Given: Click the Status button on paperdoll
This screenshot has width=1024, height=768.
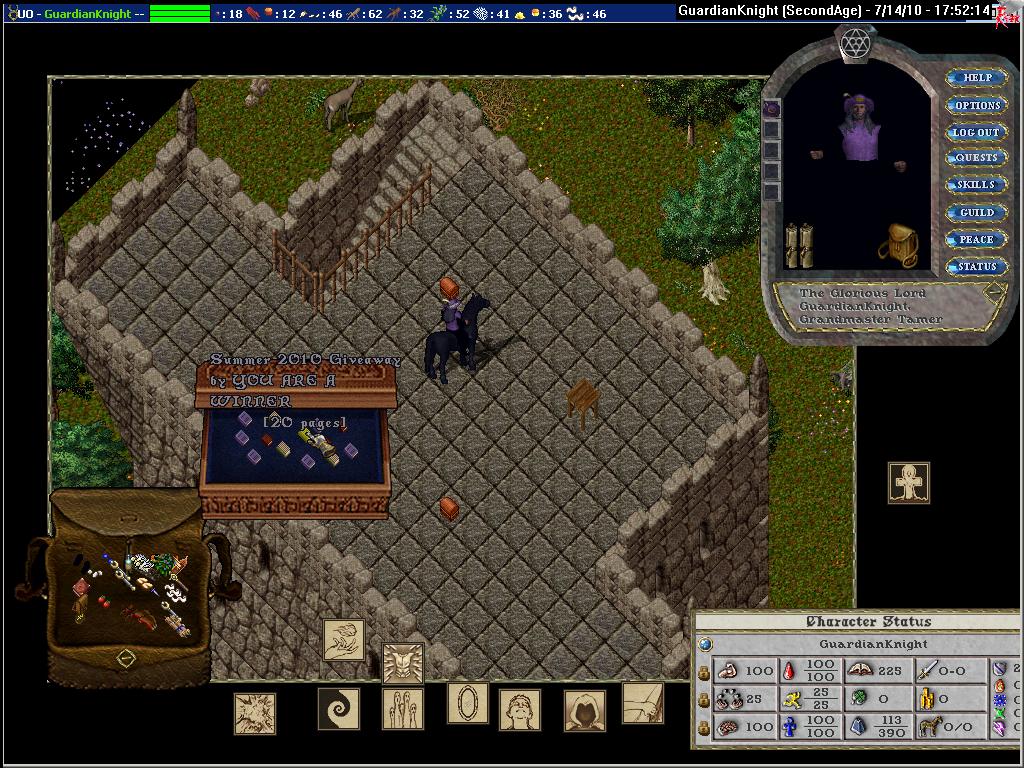Looking at the screenshot, I should point(976,267).
